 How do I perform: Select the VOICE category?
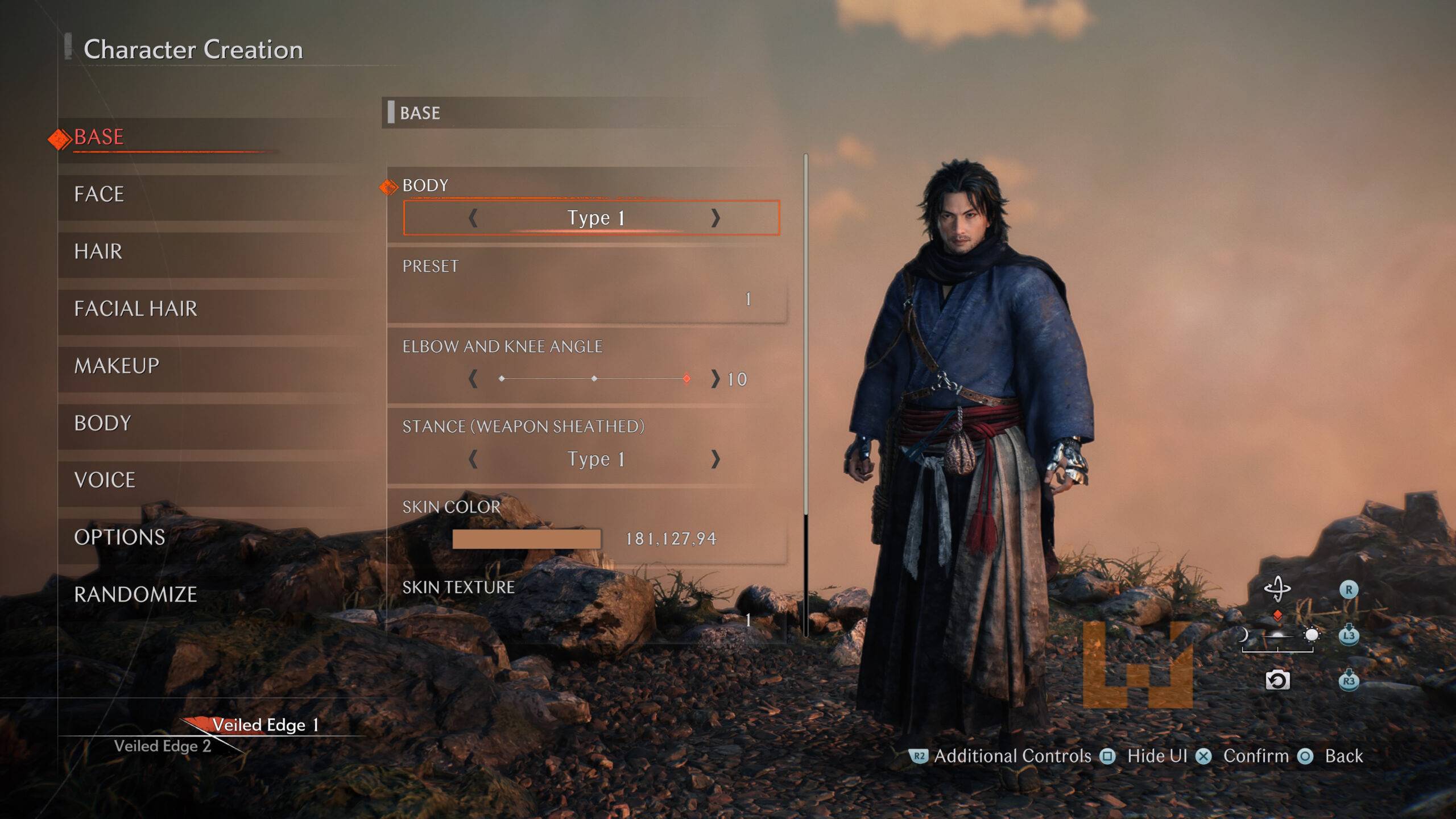105,480
